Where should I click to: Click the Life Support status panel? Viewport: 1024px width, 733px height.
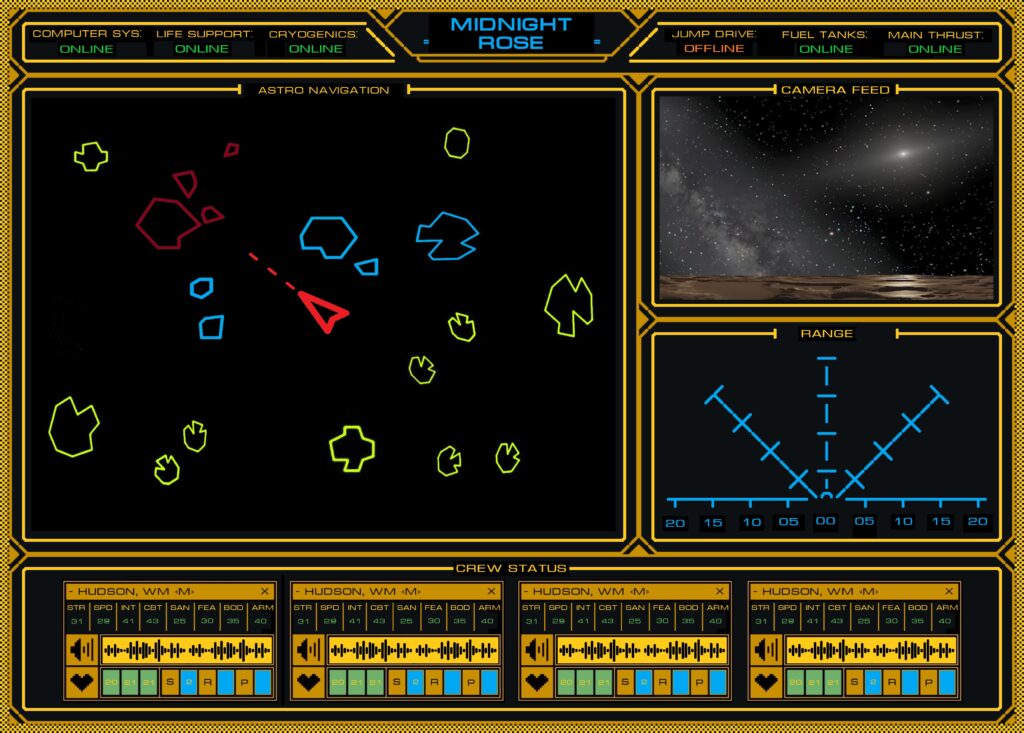[x=203, y=48]
